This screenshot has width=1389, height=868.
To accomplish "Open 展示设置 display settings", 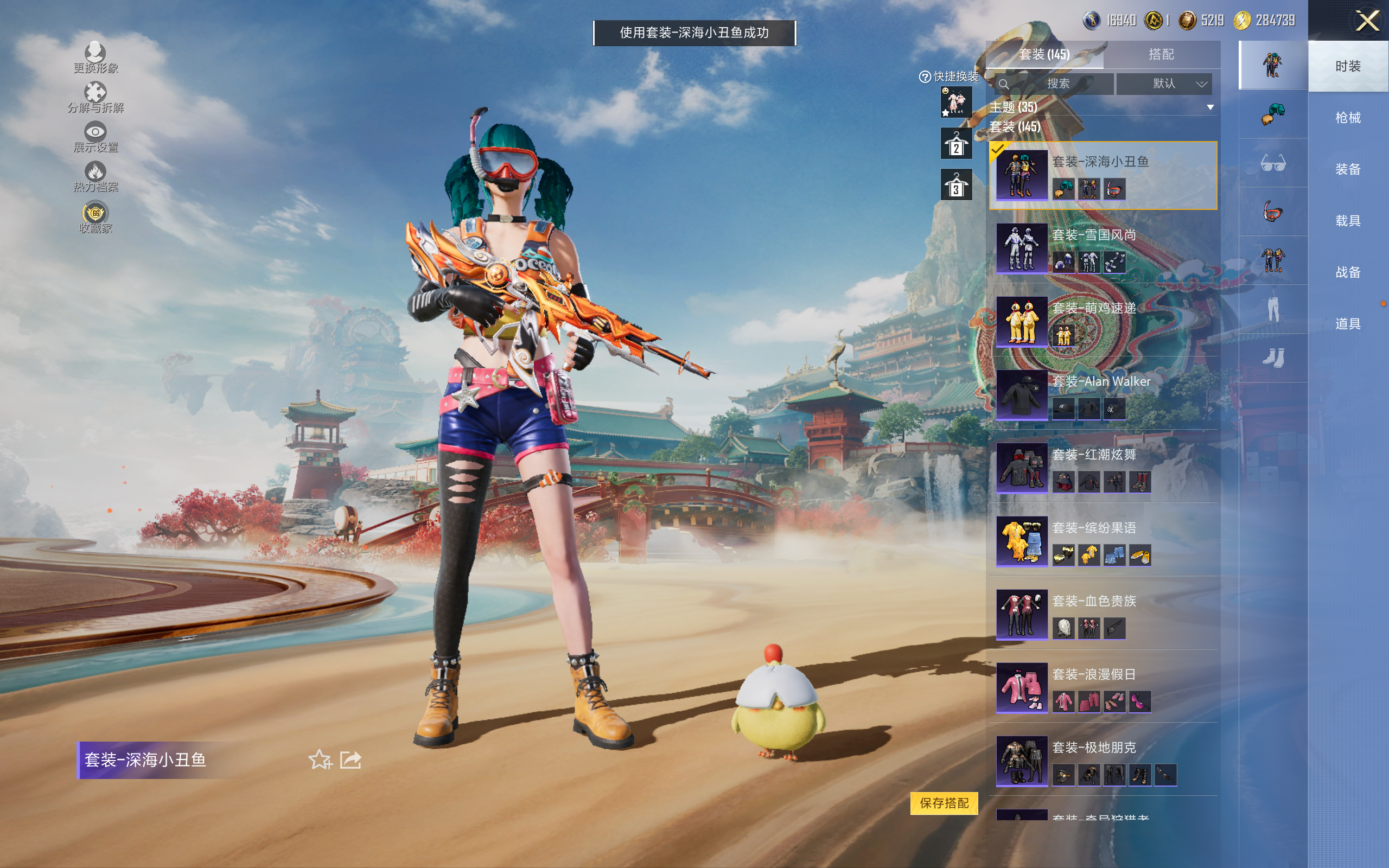I will coord(95,137).
